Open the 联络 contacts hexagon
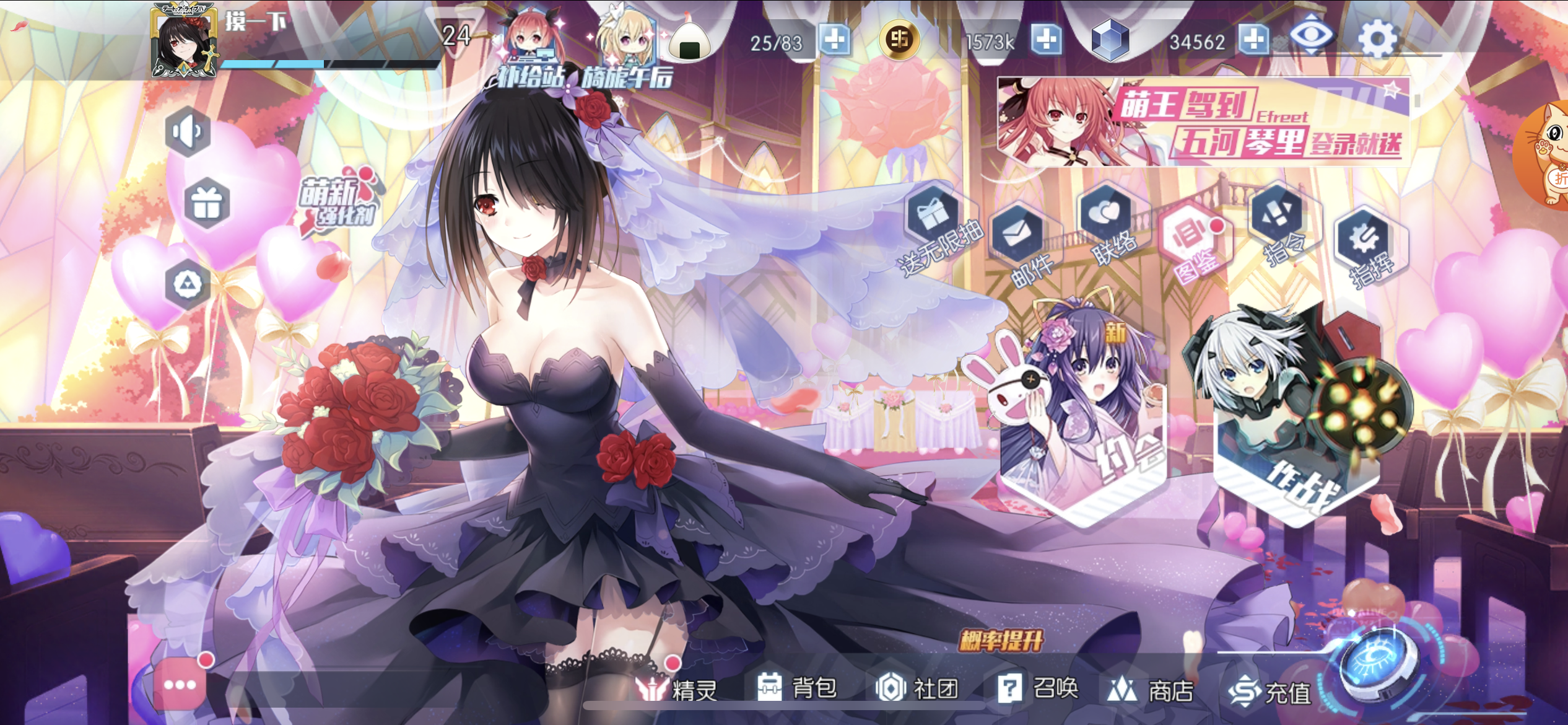The image size is (1568, 725). (x=1108, y=220)
